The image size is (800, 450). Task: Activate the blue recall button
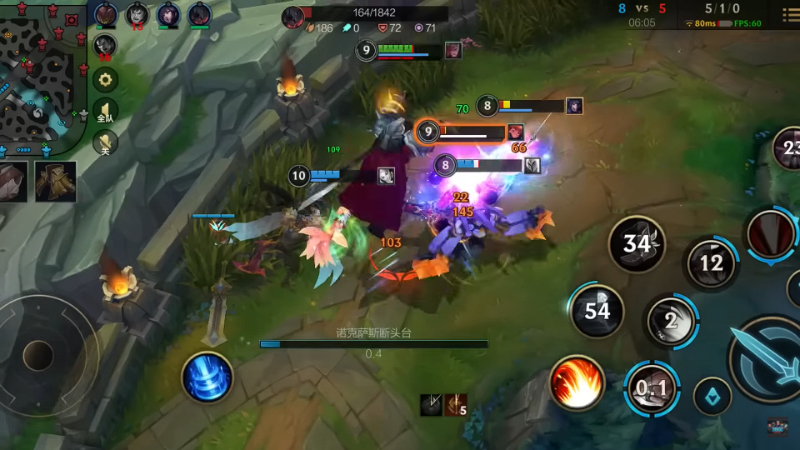[207, 378]
